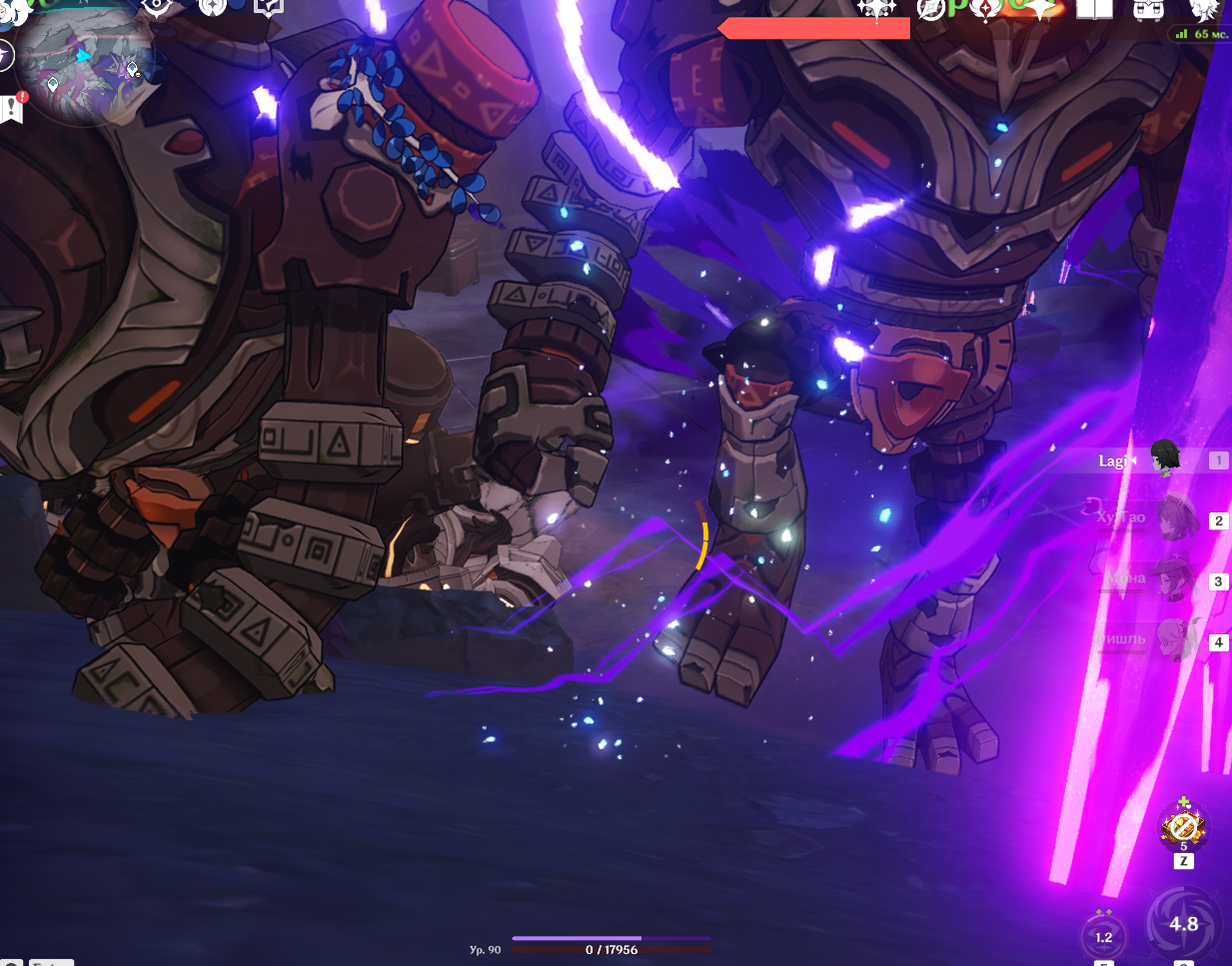The image size is (1232, 966).
Task: Open the minimap
Action: [x=88, y=68]
